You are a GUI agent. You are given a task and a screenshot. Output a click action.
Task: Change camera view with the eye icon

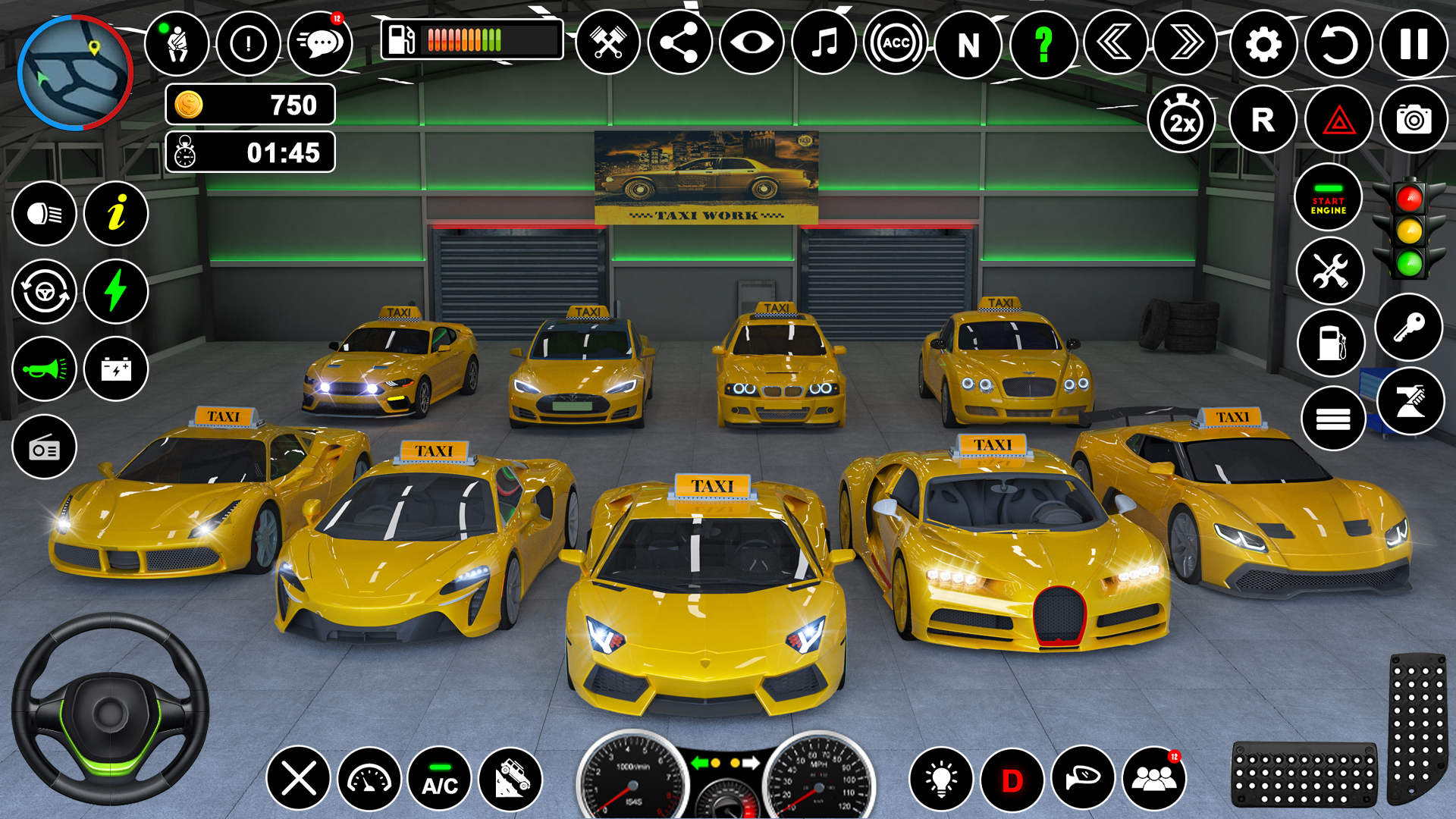752,42
